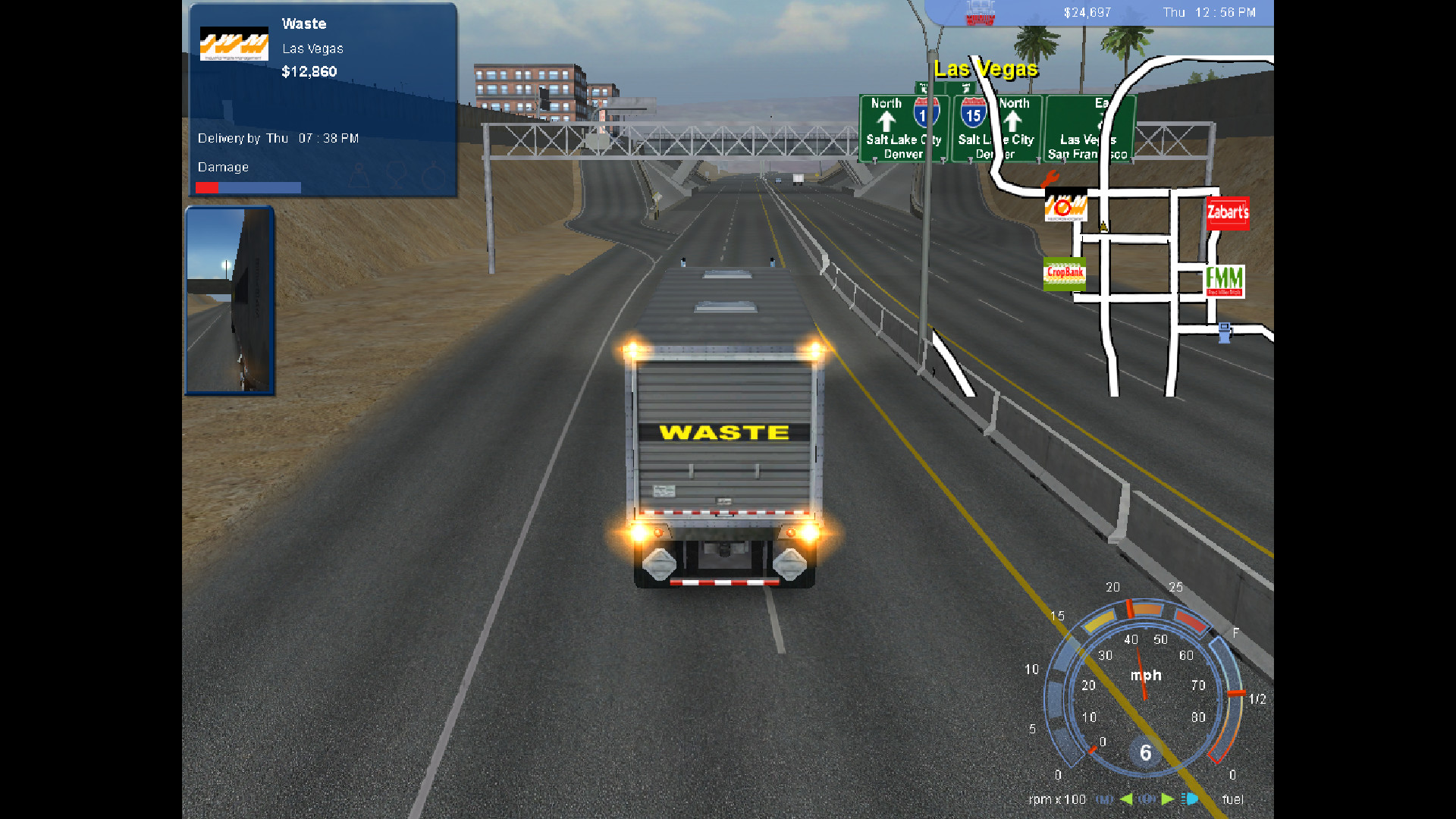The height and width of the screenshot is (819, 1456).
Task: Click the blue gas pump map marker
Action: pyautogui.click(x=1224, y=332)
